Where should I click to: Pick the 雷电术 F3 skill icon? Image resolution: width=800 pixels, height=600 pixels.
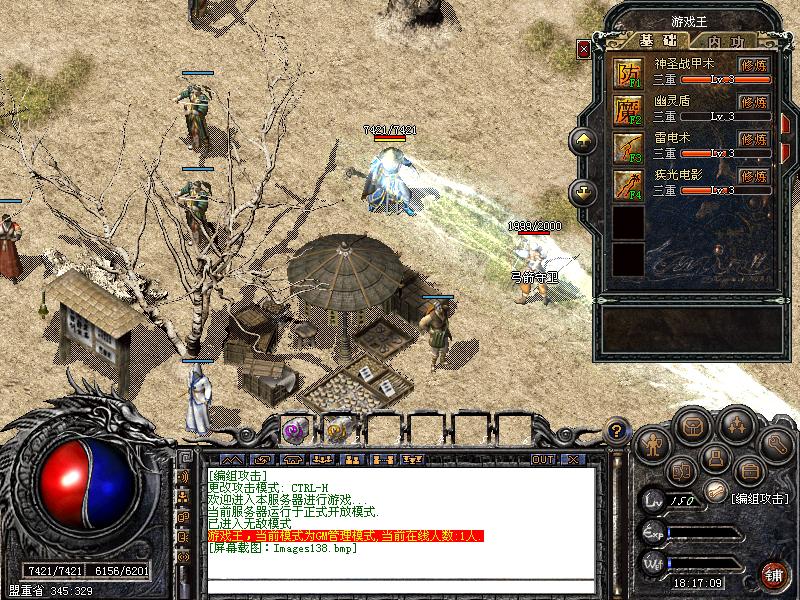(628, 146)
